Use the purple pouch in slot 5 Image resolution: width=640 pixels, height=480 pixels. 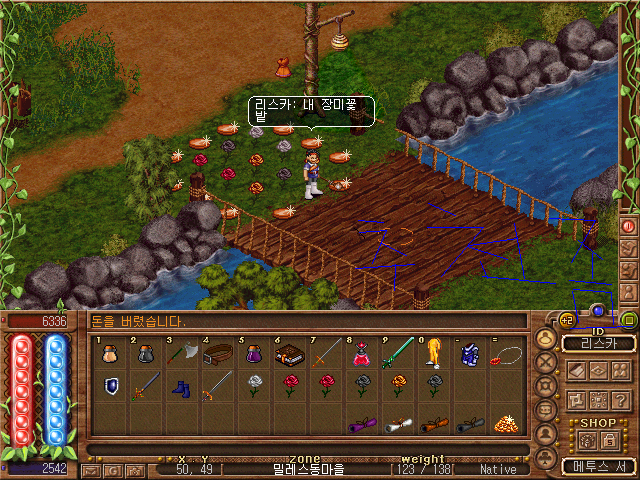pos(254,354)
